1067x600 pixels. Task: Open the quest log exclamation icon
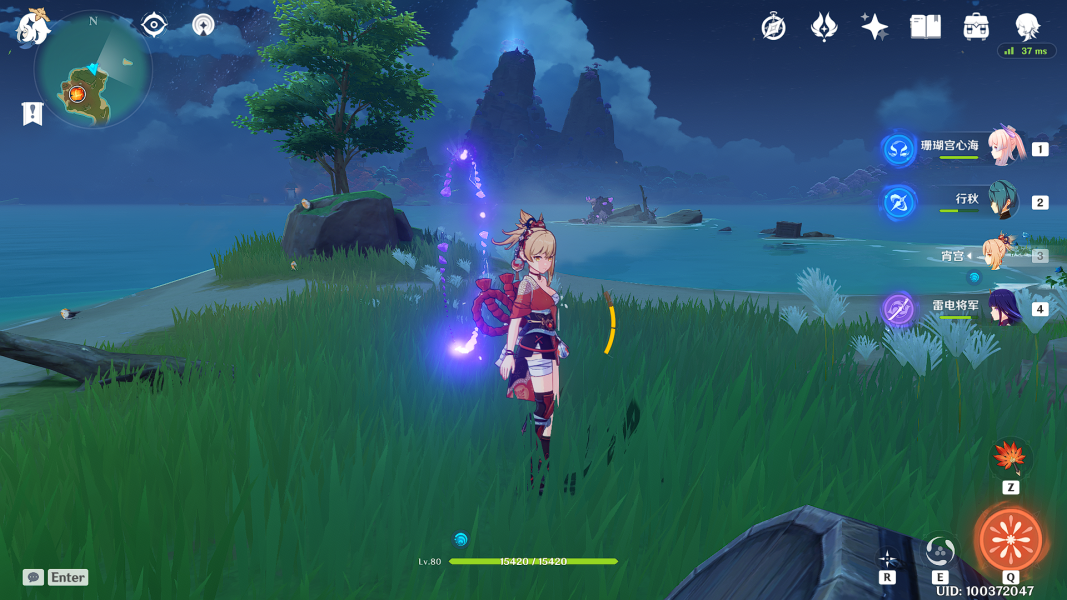pyautogui.click(x=33, y=114)
